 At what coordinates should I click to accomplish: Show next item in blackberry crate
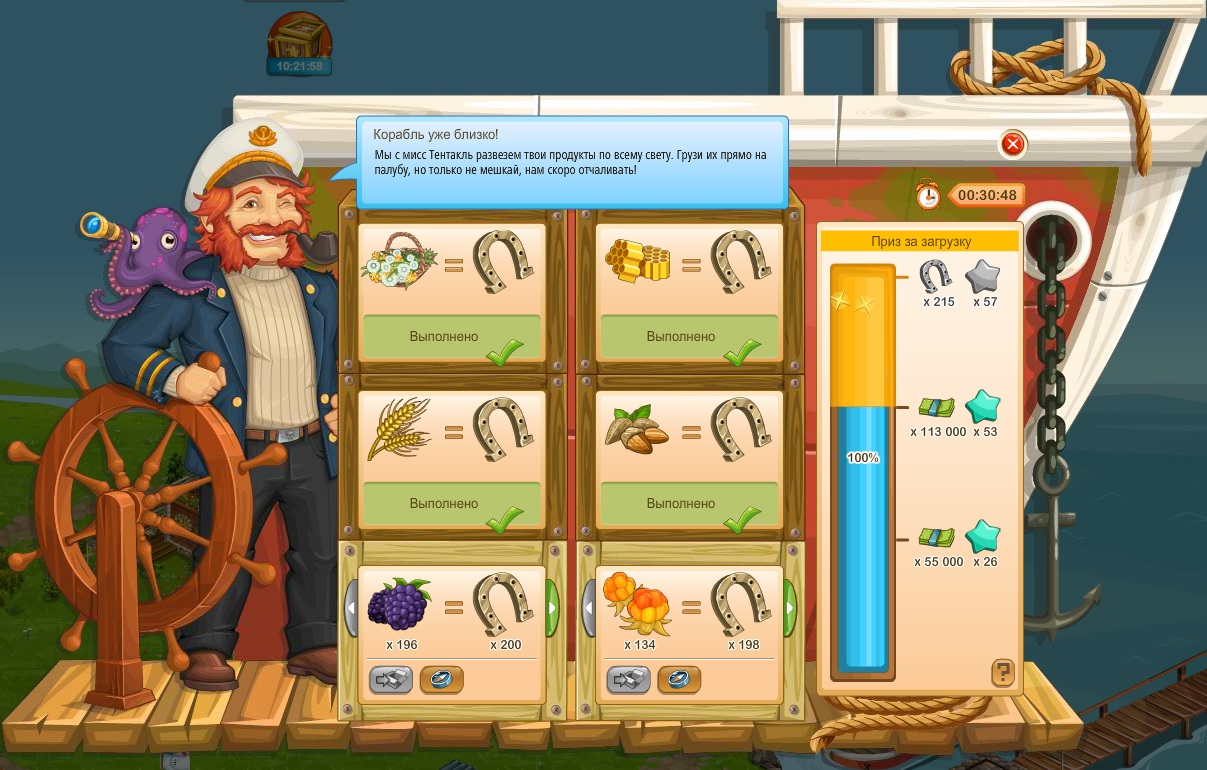(x=552, y=605)
